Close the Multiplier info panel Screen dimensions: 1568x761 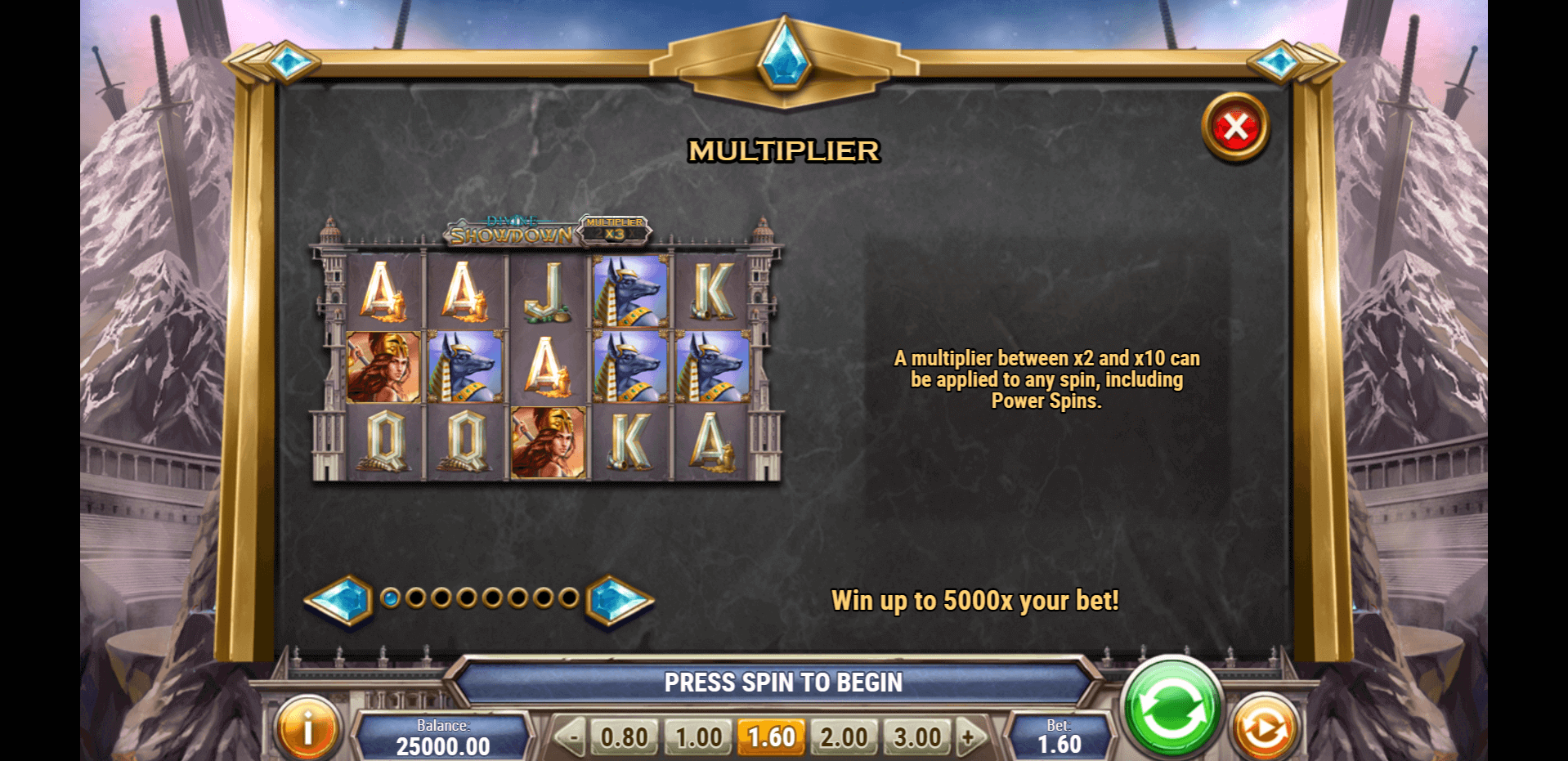click(1235, 128)
